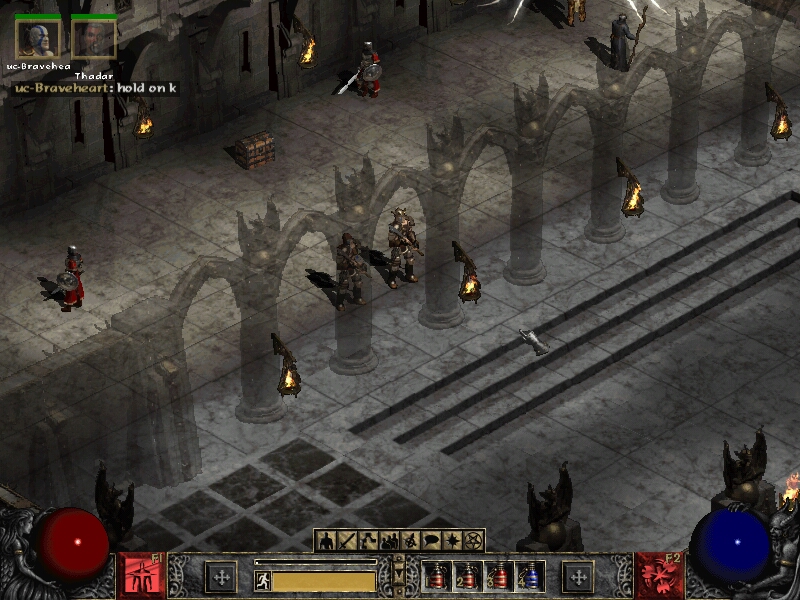Select the left skill icon marked F1

141,576
